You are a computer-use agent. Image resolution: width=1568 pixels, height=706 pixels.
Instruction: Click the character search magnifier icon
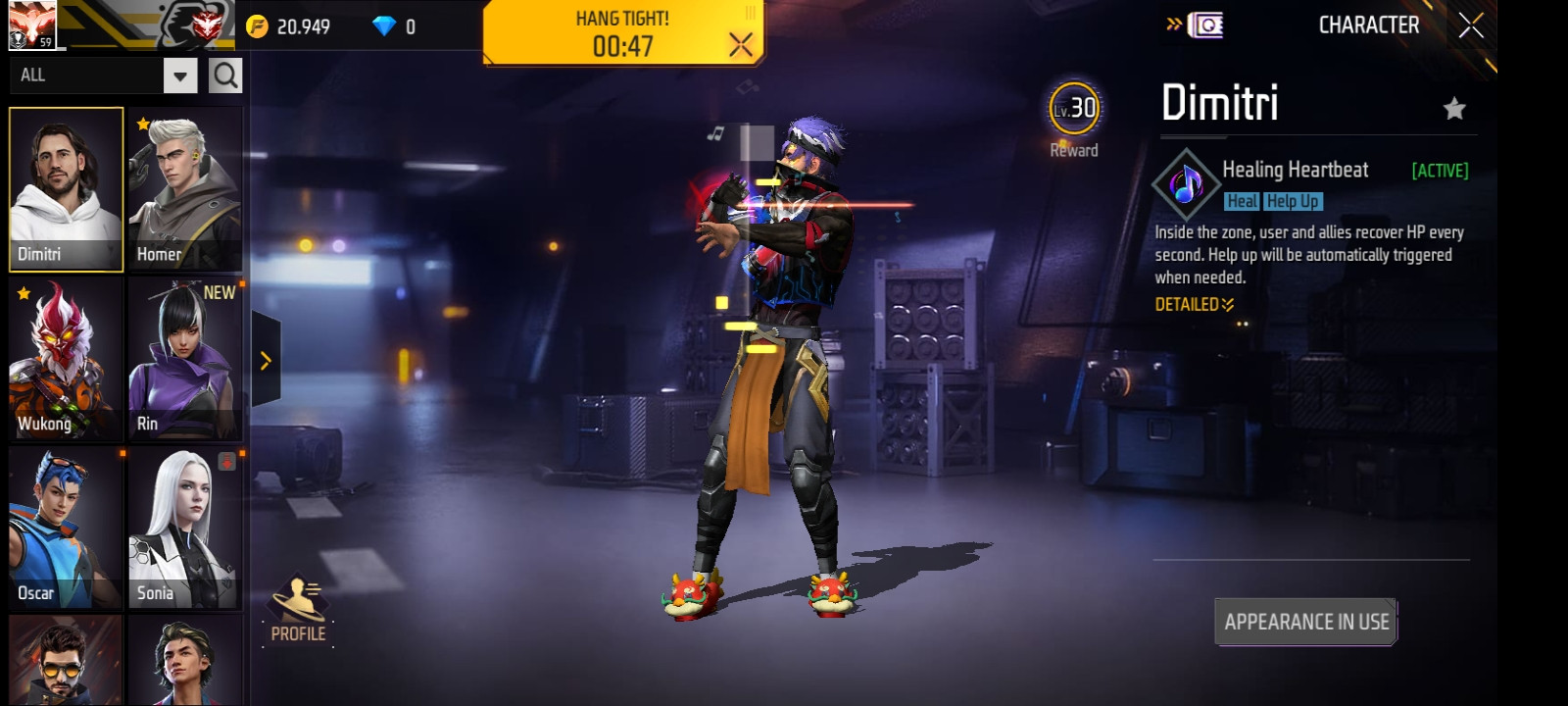[x=225, y=76]
